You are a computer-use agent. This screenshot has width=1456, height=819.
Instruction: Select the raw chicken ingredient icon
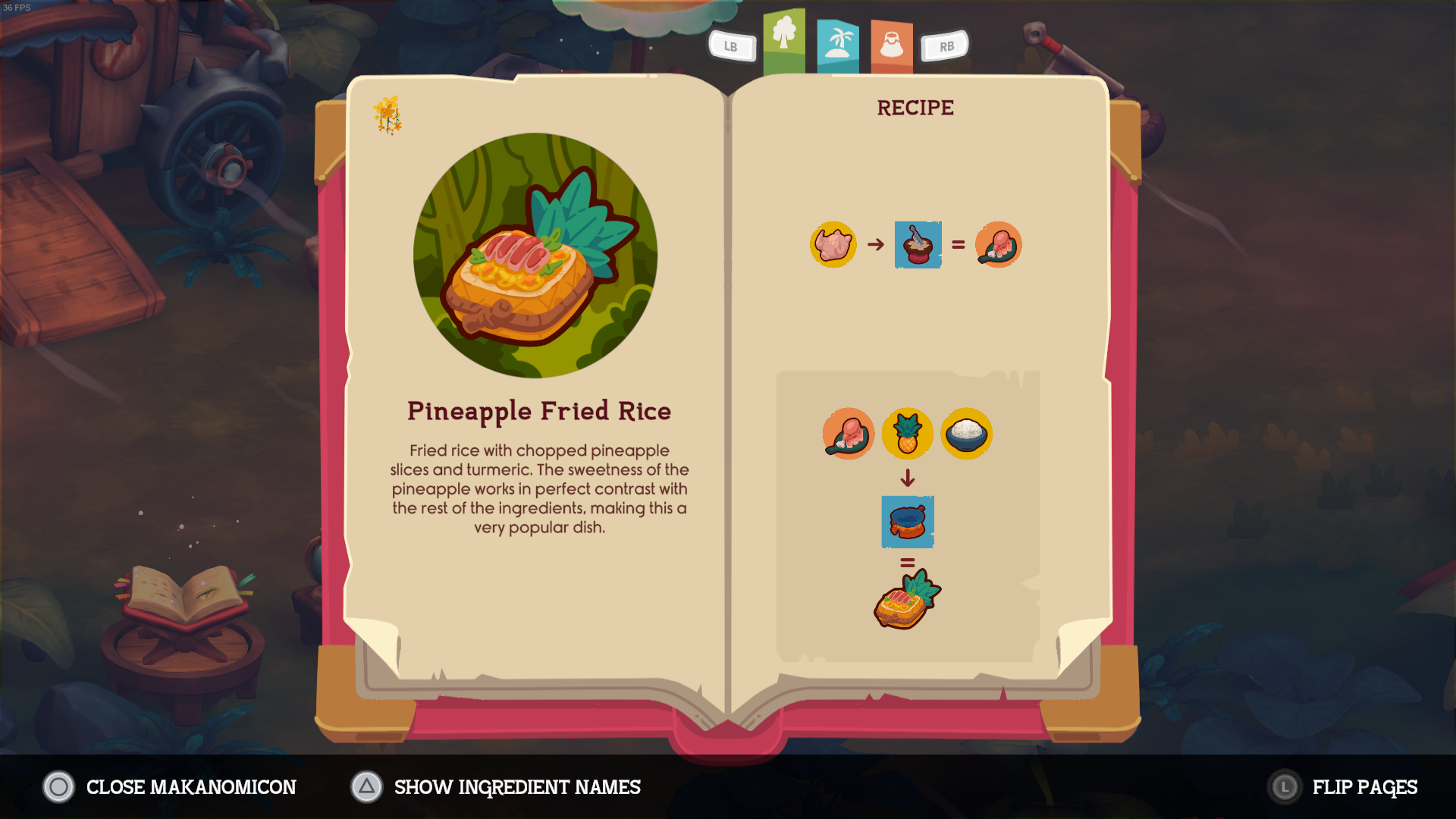(832, 244)
